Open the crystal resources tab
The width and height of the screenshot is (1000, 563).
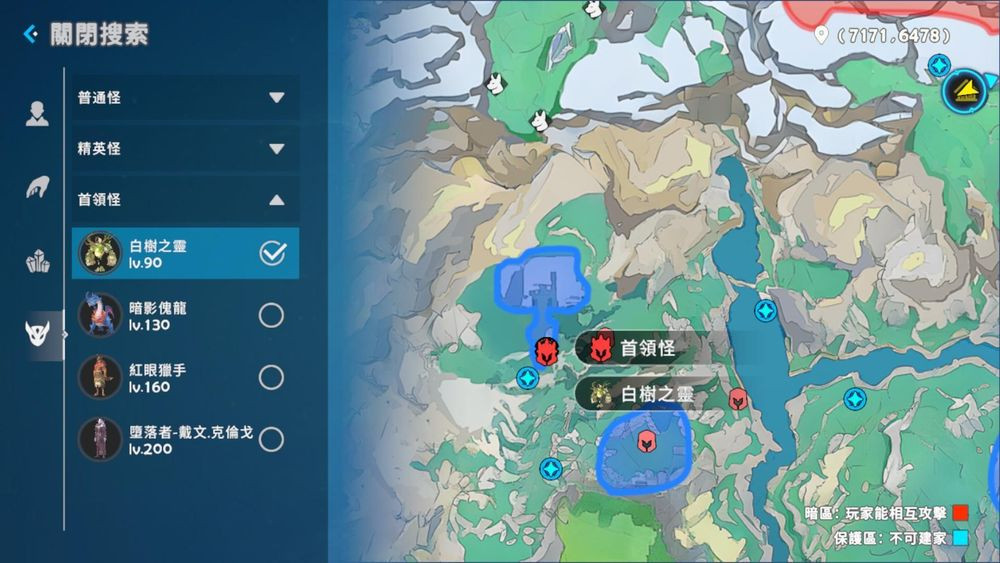37,262
